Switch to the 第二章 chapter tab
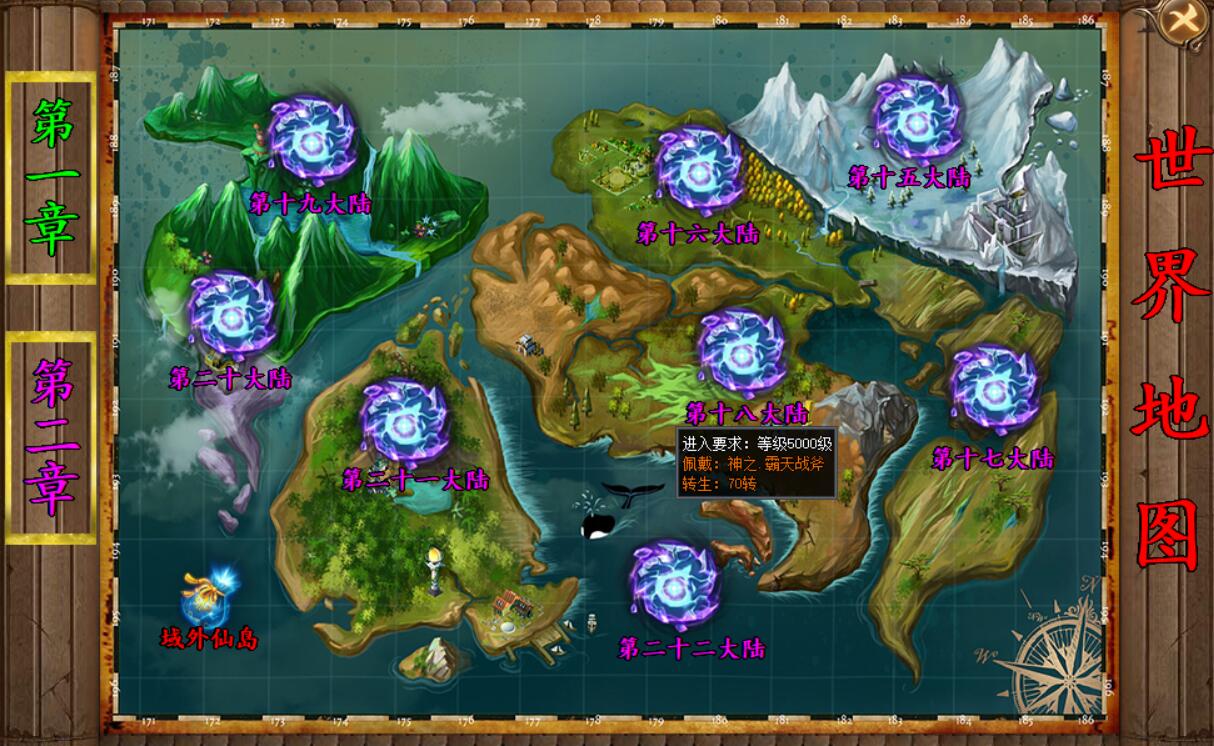This screenshot has height=746, width=1214. pyautogui.click(x=52, y=437)
